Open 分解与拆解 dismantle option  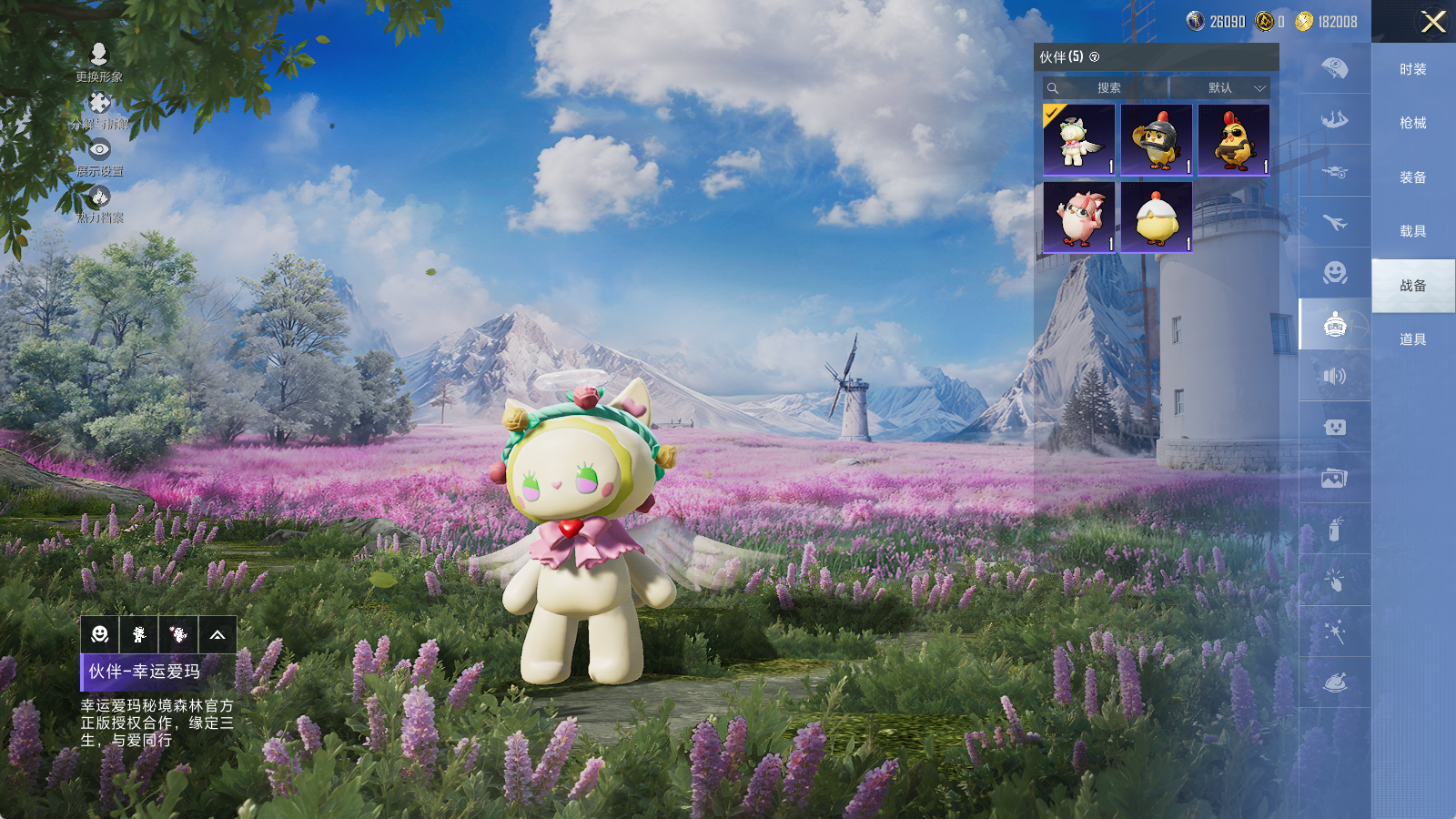coord(99,109)
